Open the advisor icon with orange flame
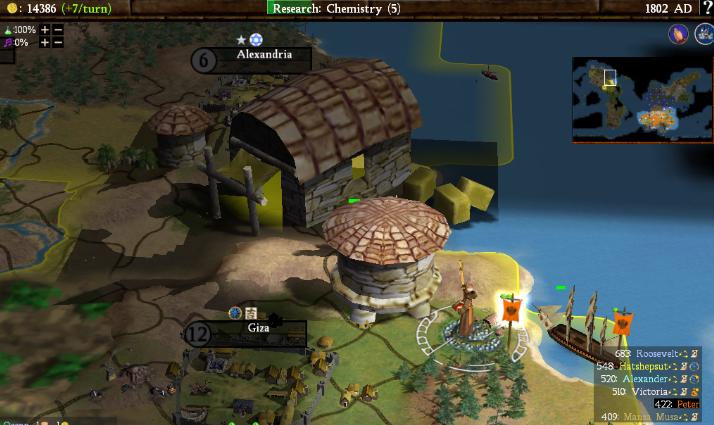The width and height of the screenshot is (714, 425). tap(678, 34)
